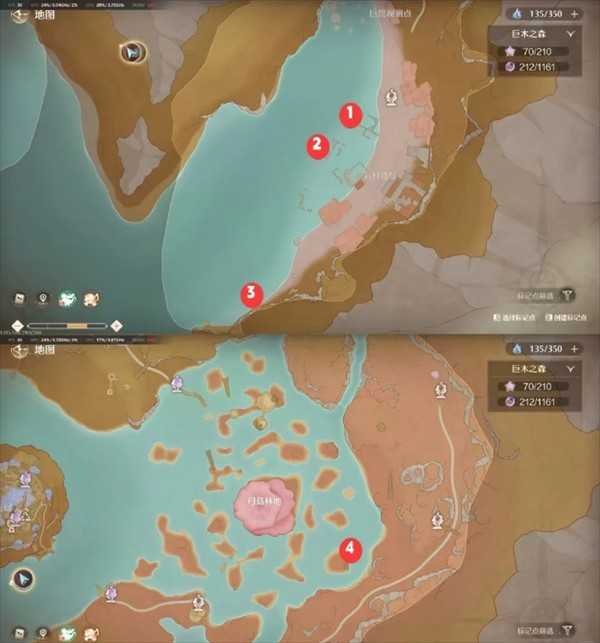The height and width of the screenshot is (643, 600).
Task: Open the marker filter funnel on the upper map
Action: point(568,296)
